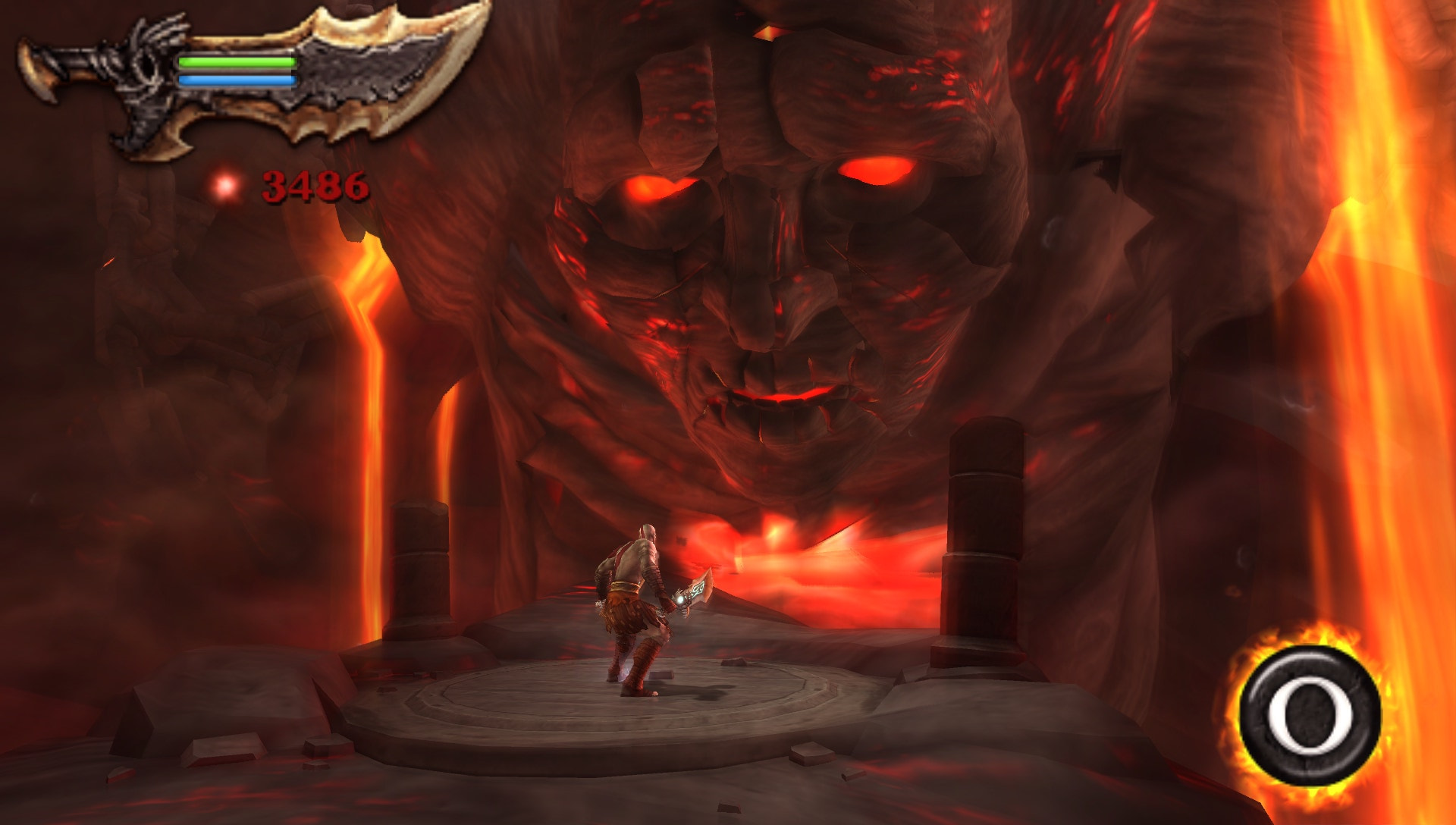Click the green health meter bar
Screen dimensions: 1456x825
[x=235, y=62]
